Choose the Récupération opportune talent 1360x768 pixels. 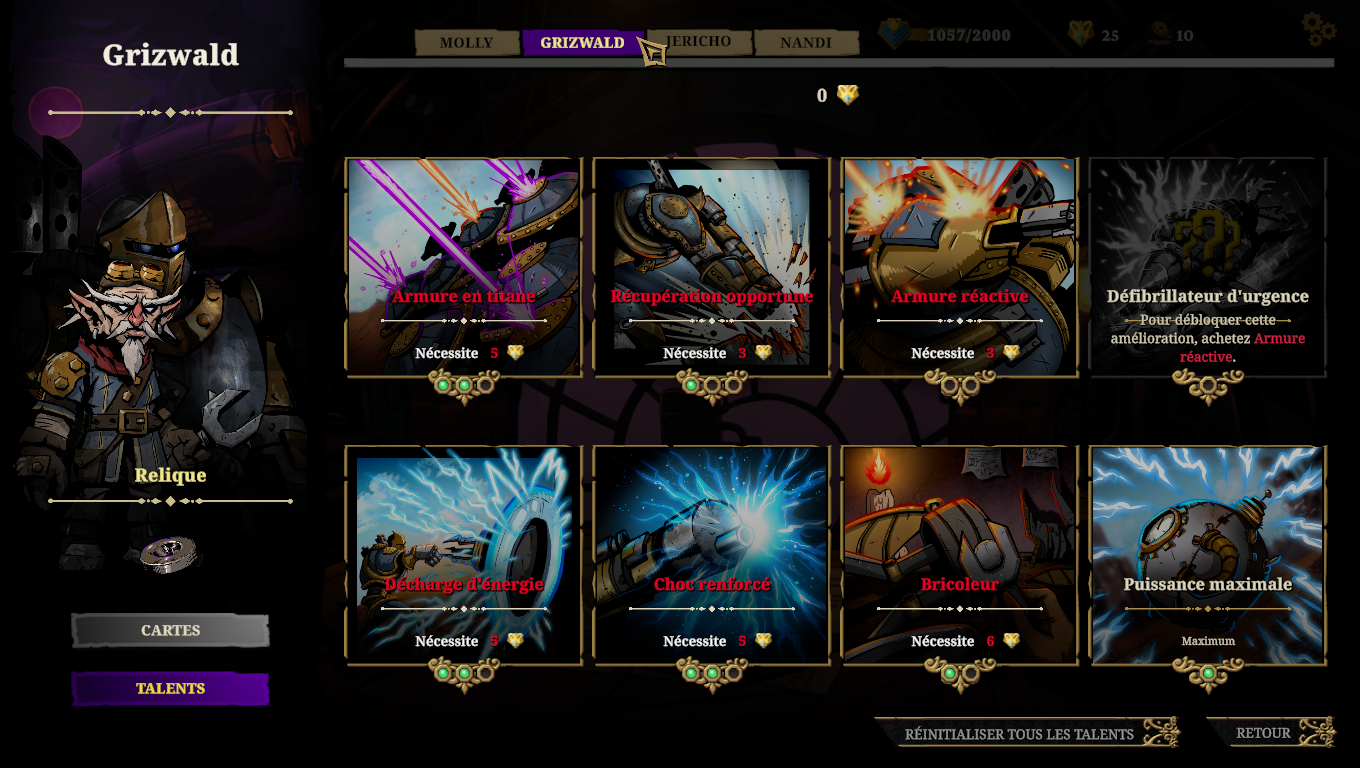click(x=711, y=267)
